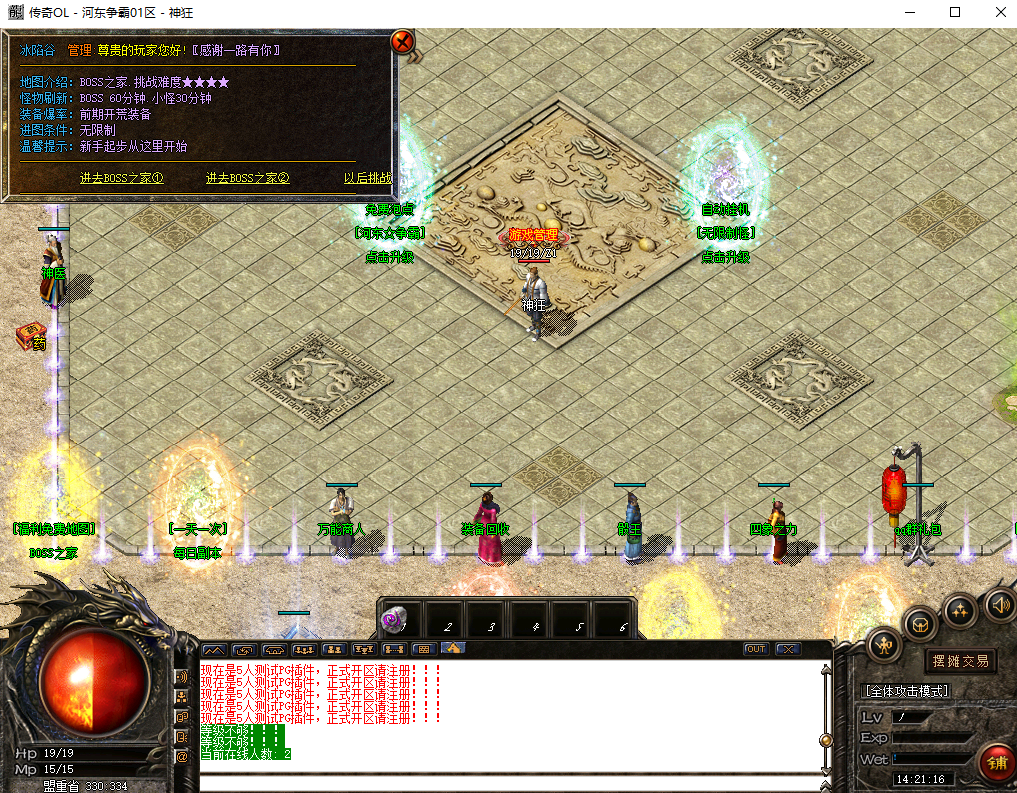Open the skills sparkle icon
The image size is (1017, 793).
pyautogui.click(x=960, y=609)
